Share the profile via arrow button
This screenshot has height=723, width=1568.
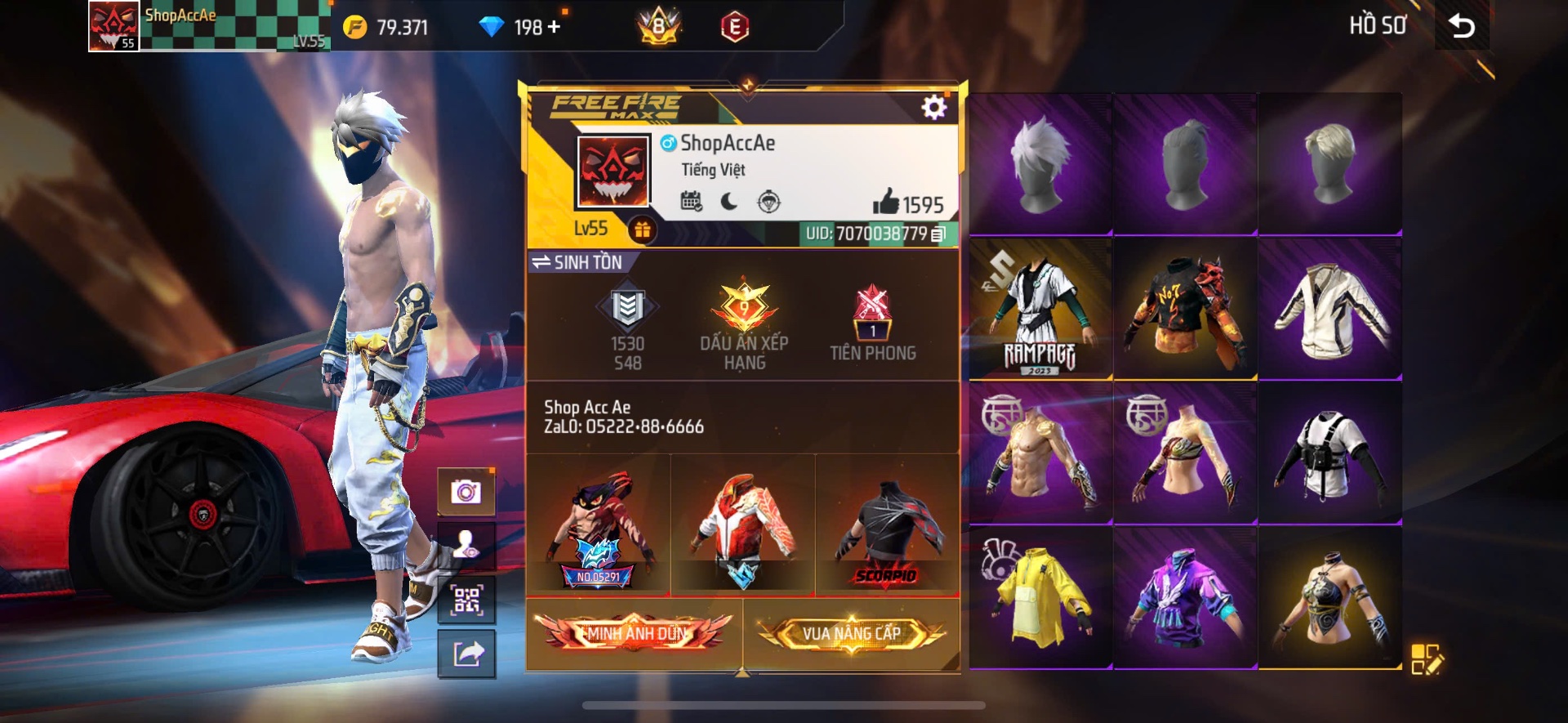point(466,654)
